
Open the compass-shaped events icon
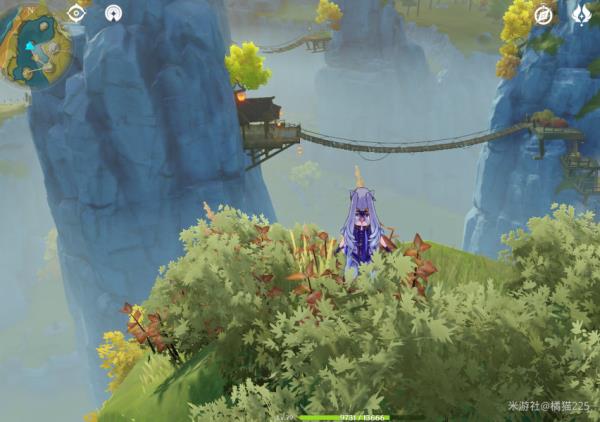pos(543,14)
